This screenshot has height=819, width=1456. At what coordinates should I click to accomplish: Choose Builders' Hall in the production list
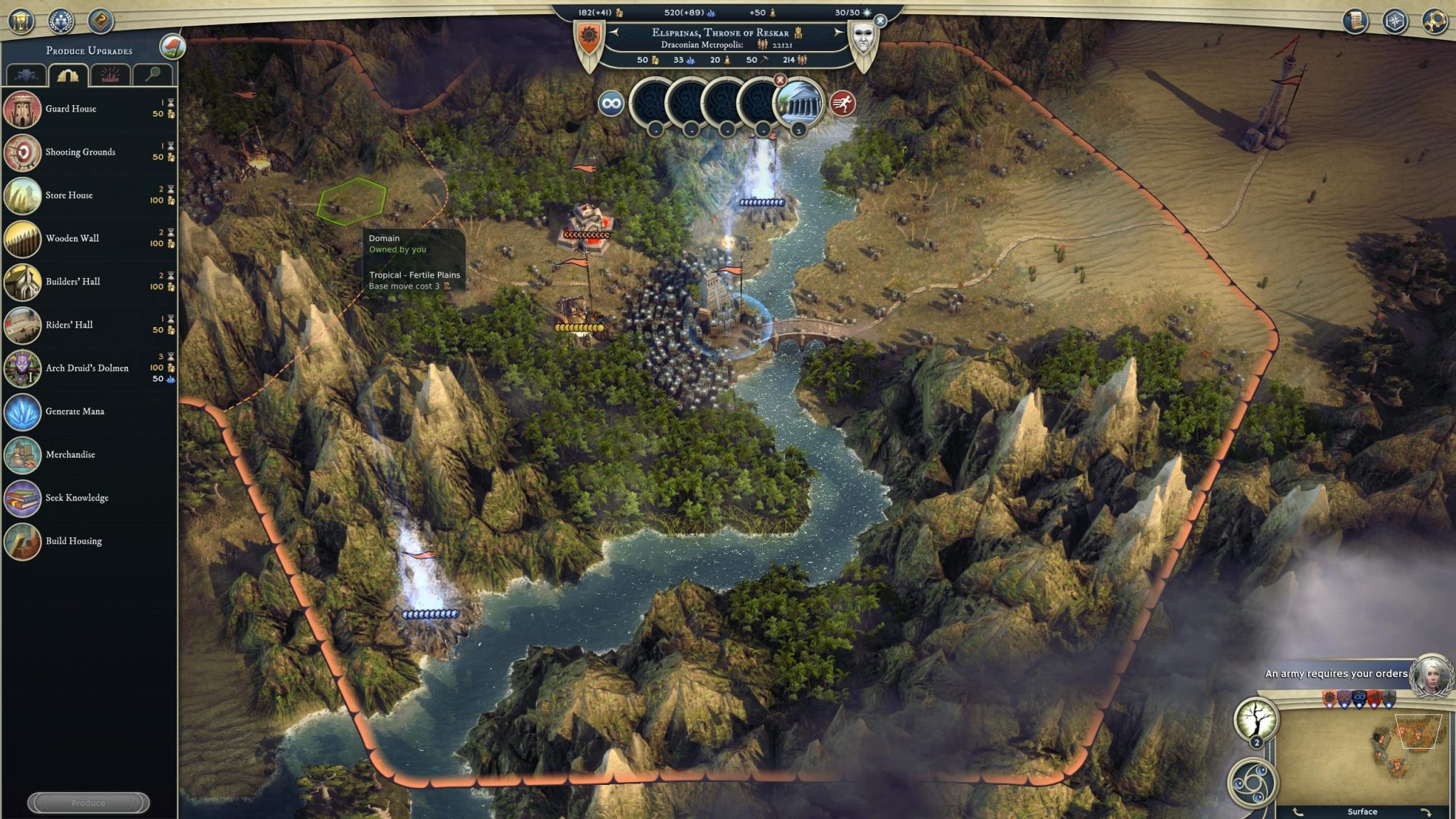click(x=73, y=282)
